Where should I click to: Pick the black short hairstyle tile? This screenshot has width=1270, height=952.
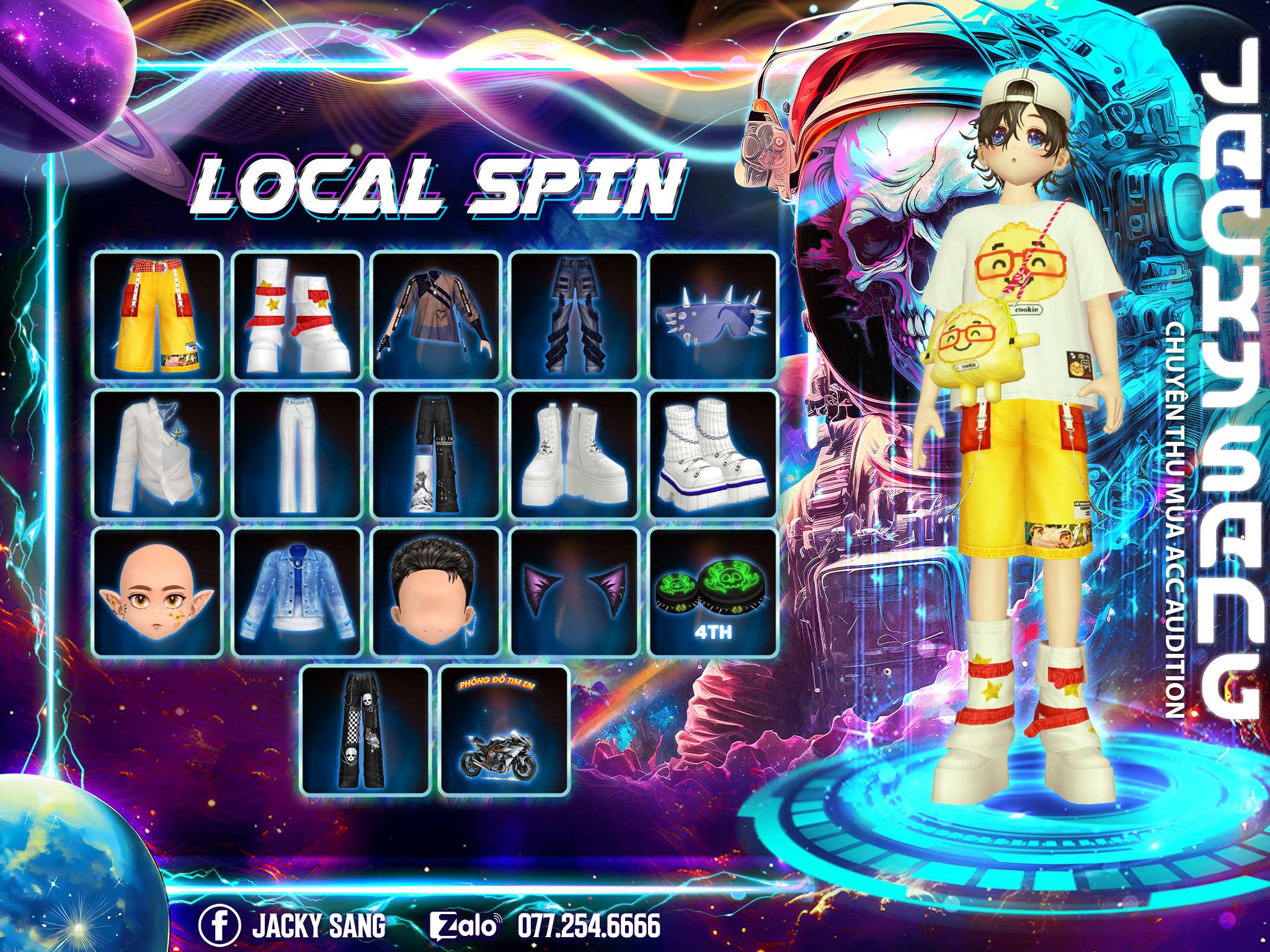point(436,591)
